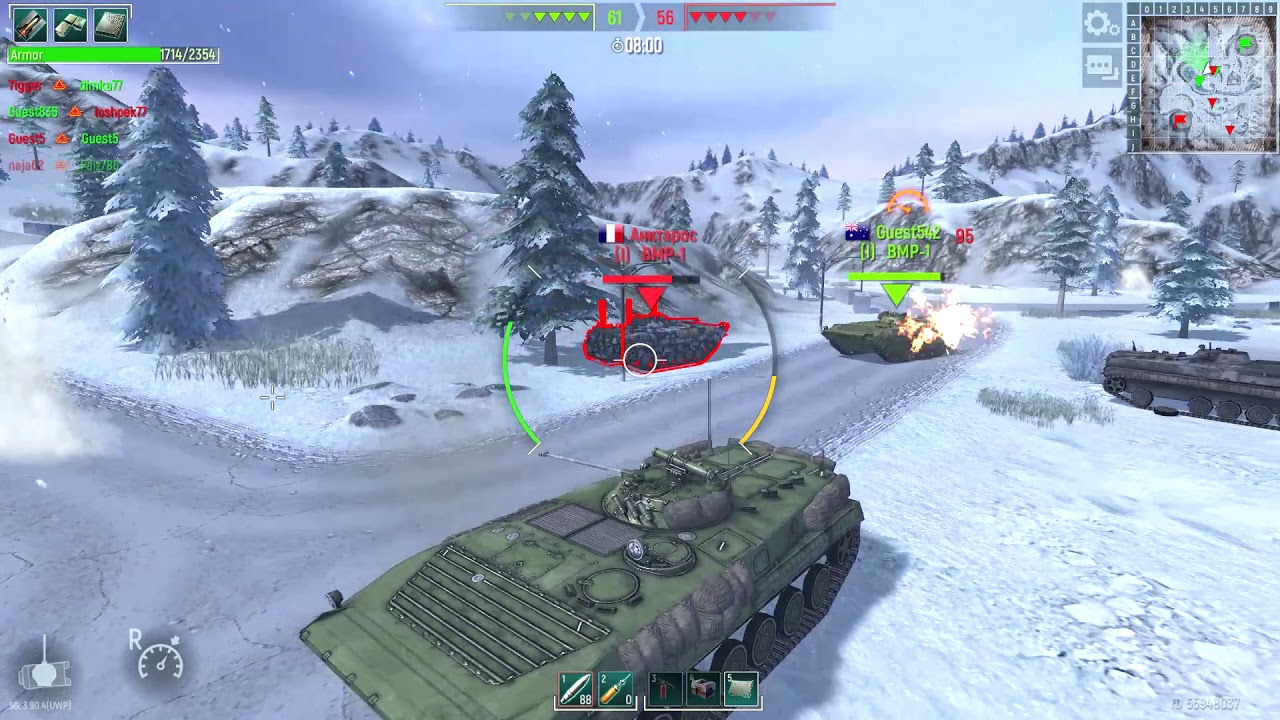Click the missile module icon
The image size is (1280, 720).
click(x=30, y=24)
